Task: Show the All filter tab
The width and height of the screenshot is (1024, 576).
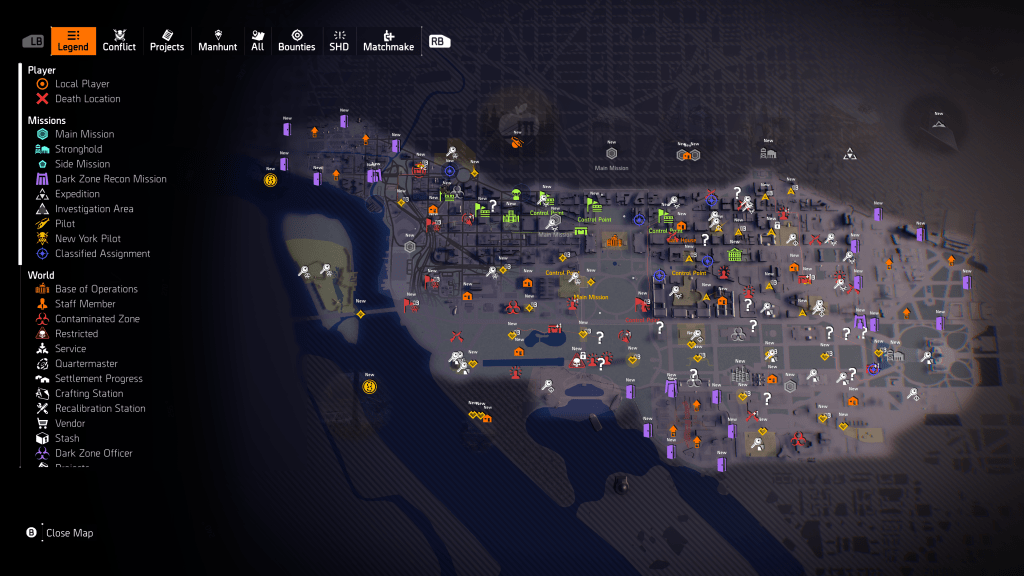Action: [258, 41]
